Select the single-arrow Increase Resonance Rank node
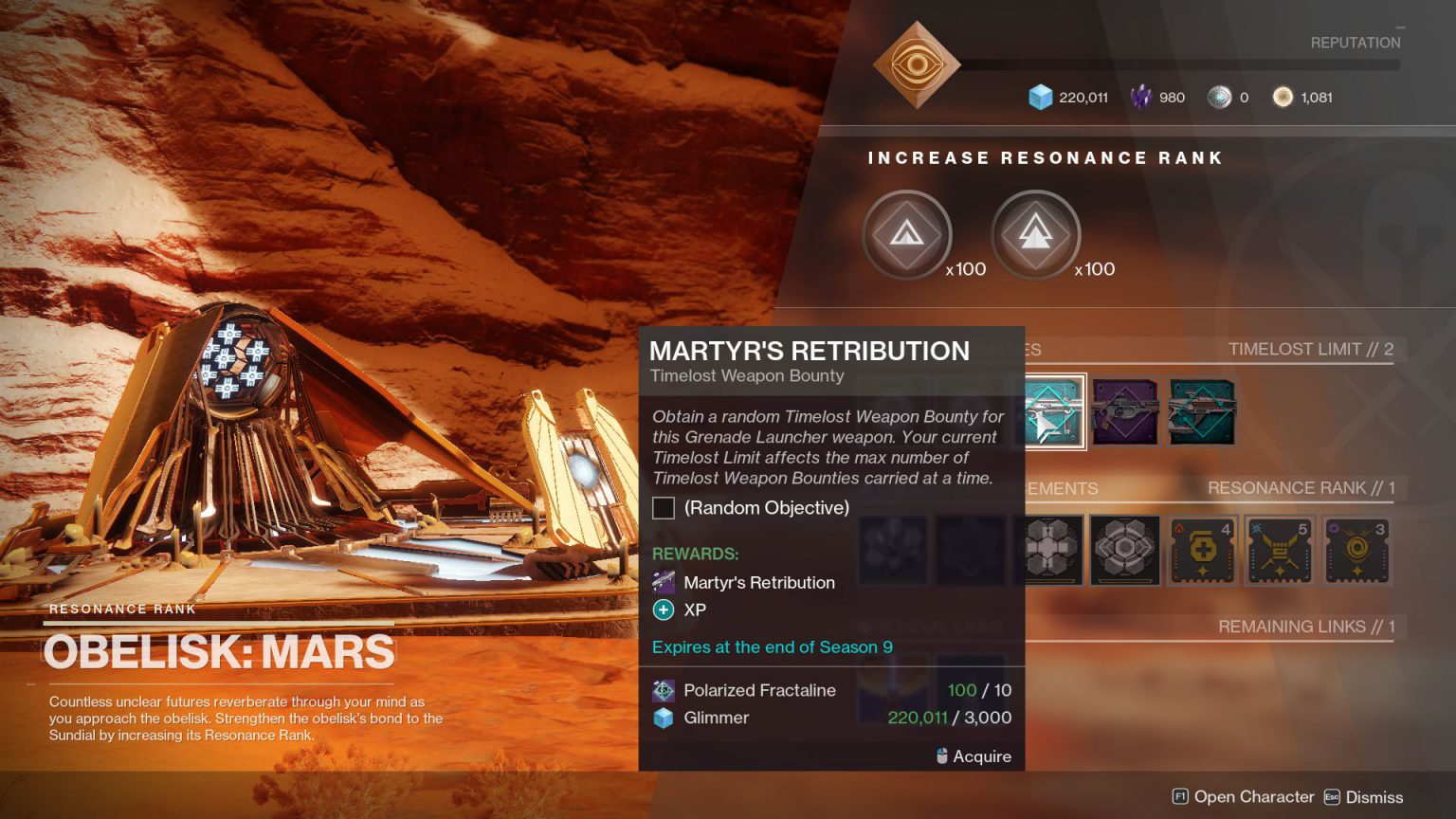1456x819 pixels. tap(906, 235)
